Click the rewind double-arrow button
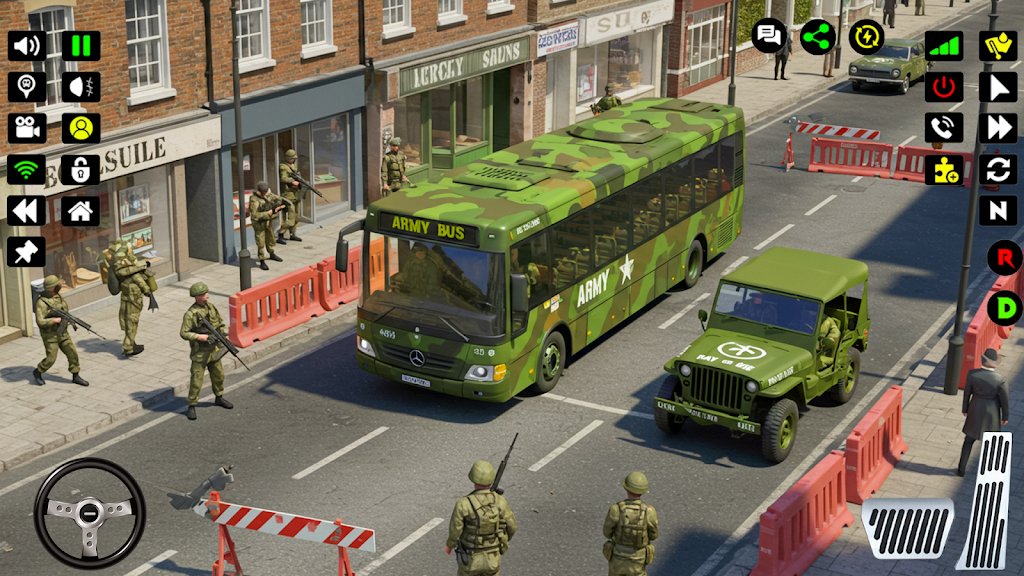This screenshot has width=1024, height=576. (x=27, y=210)
